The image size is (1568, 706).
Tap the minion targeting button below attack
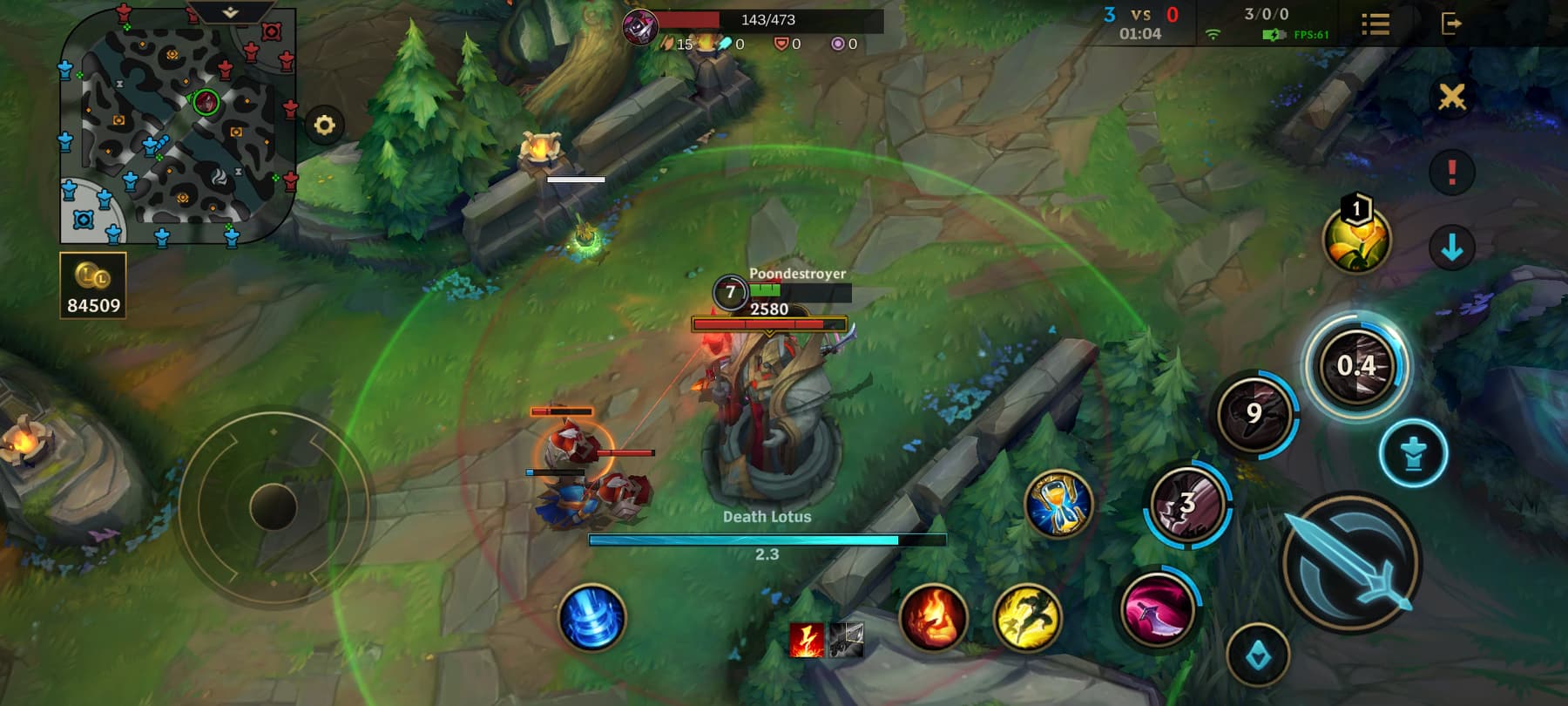[x=1258, y=655]
